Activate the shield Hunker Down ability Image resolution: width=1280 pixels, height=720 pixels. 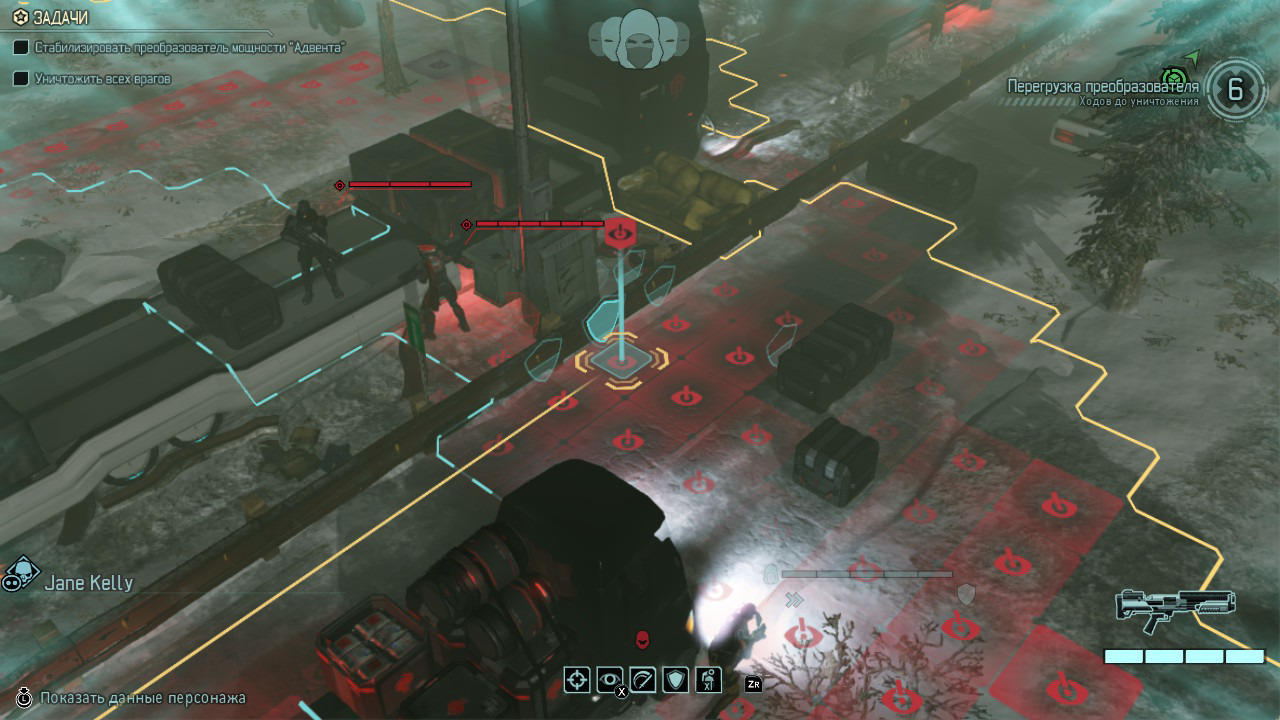(676, 680)
